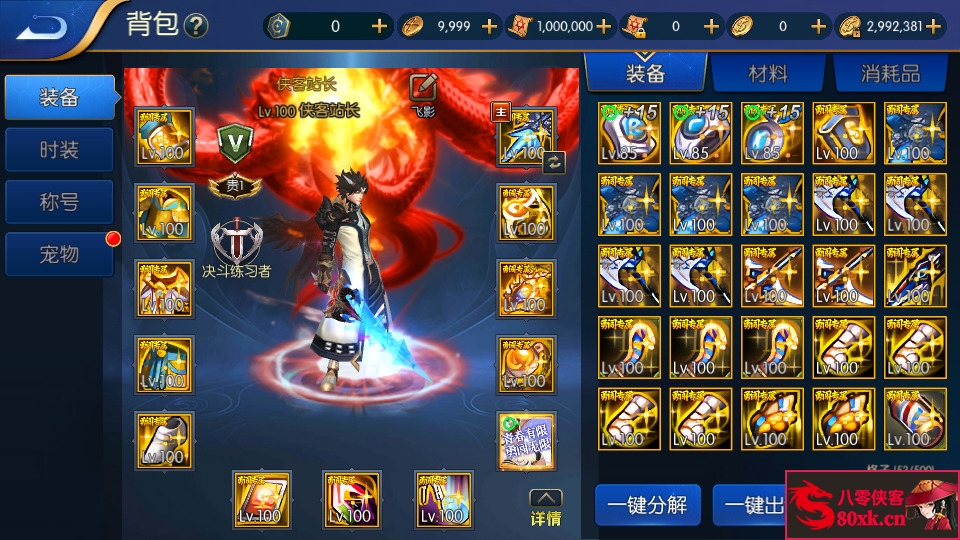Open the 详情 details expander
960x540 pixels.
pyautogui.click(x=545, y=508)
